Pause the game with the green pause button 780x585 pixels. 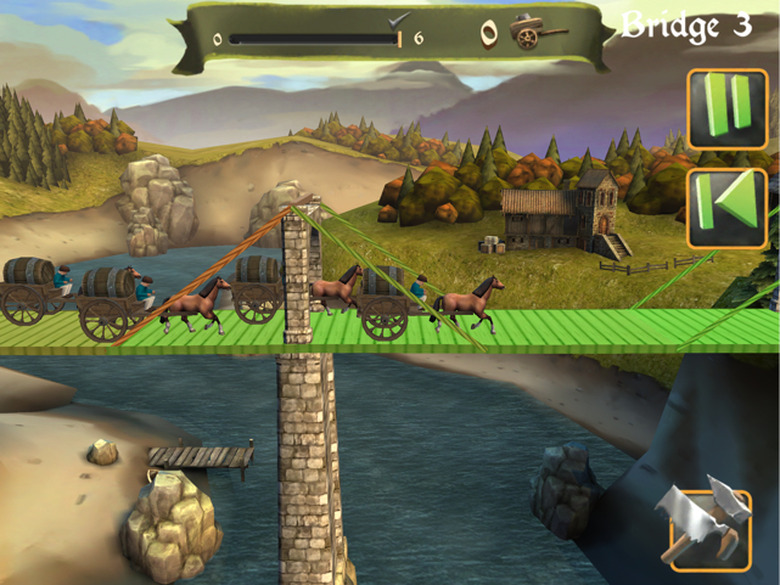pos(727,108)
